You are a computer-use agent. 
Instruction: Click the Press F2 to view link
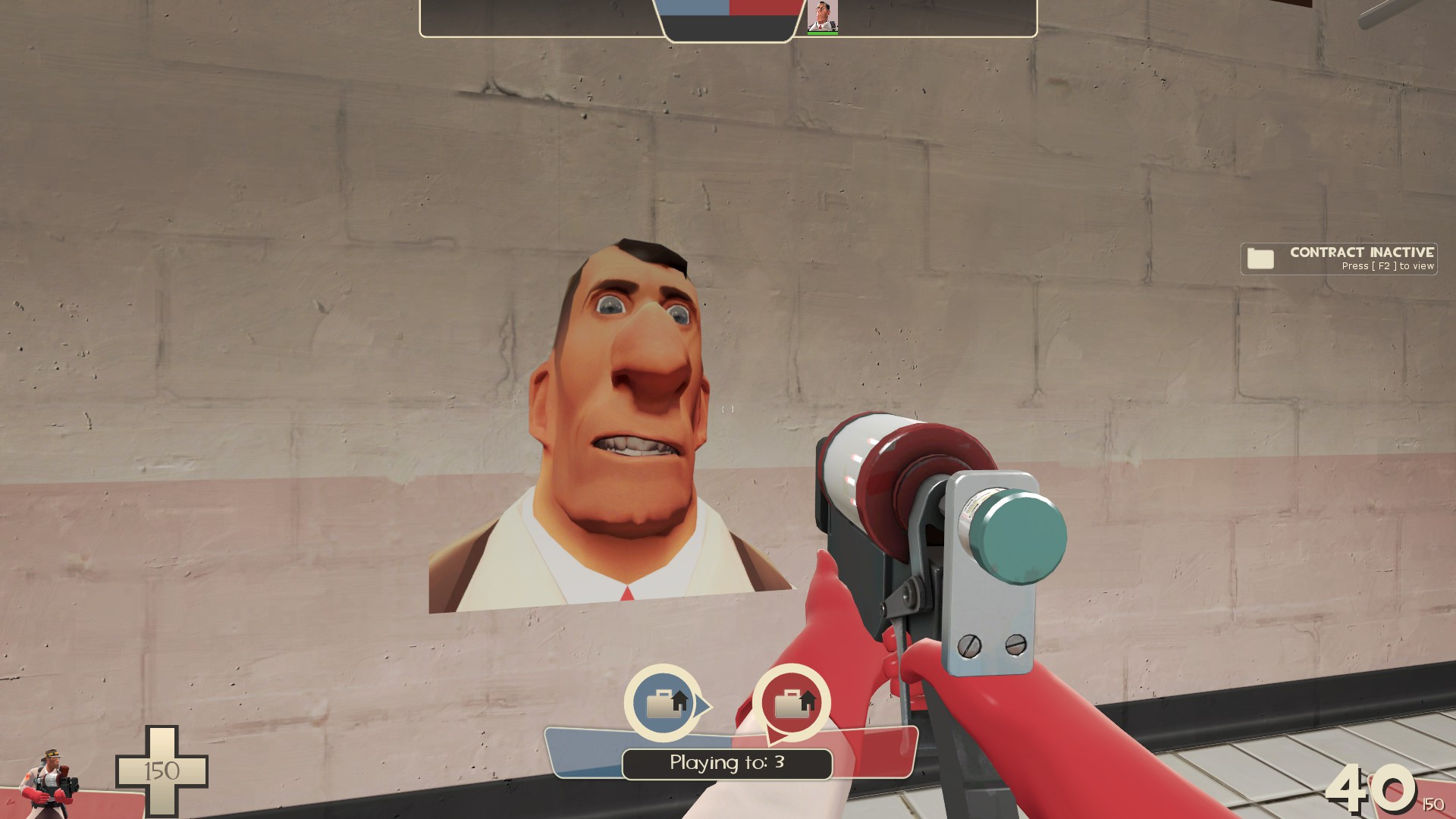(1388, 267)
